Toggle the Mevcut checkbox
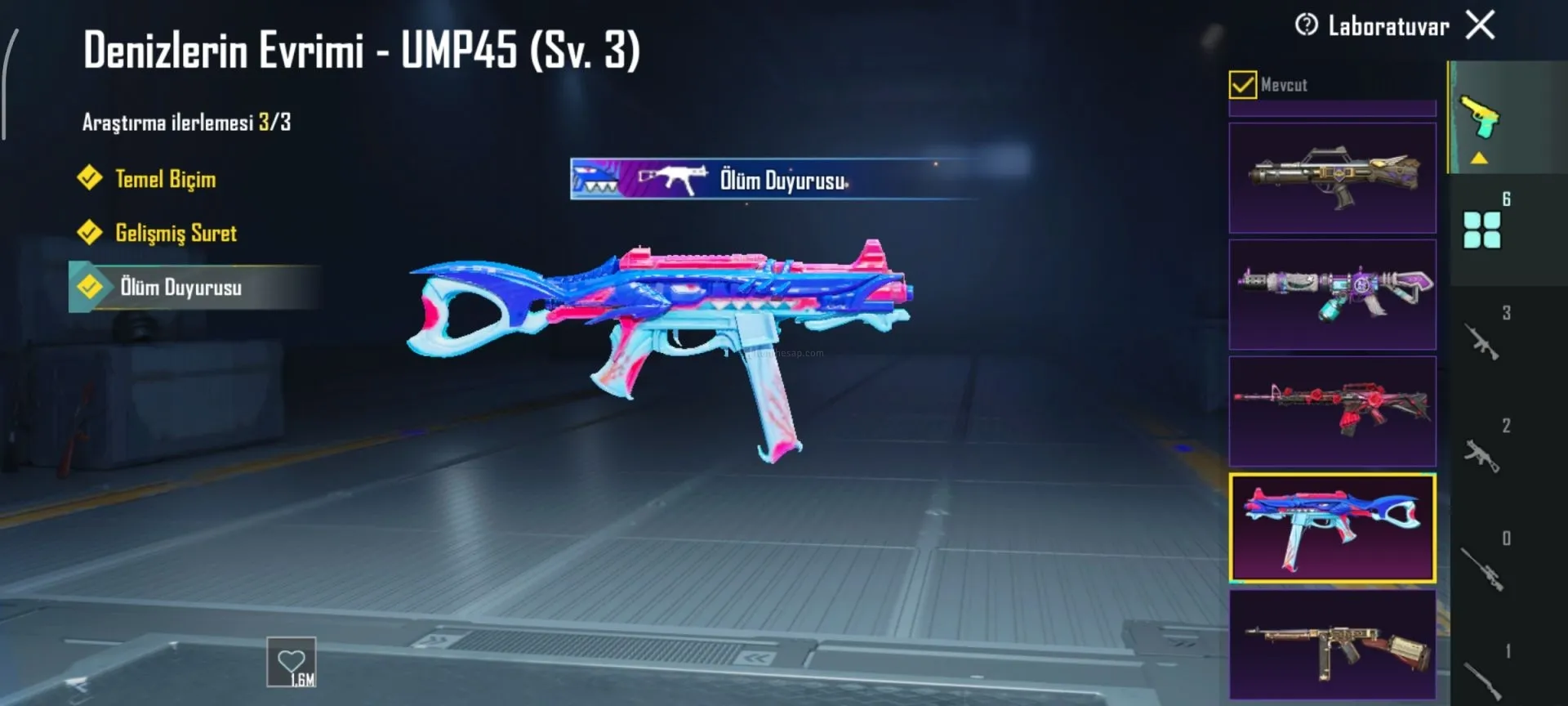 (1242, 84)
